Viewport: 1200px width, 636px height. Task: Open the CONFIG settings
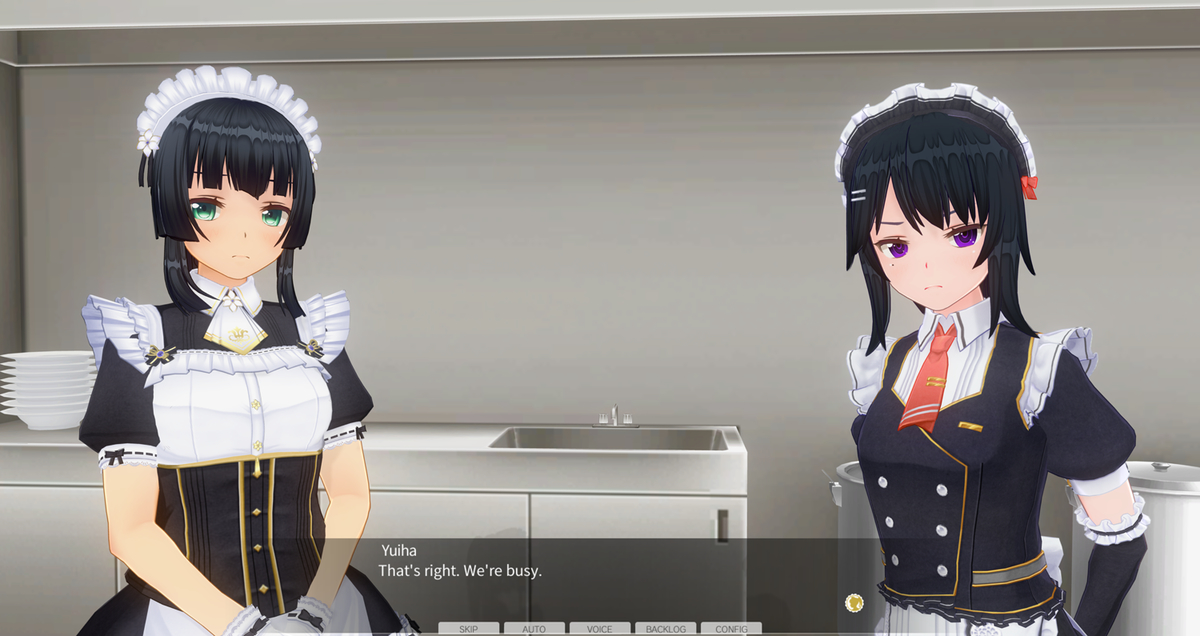tap(731, 629)
